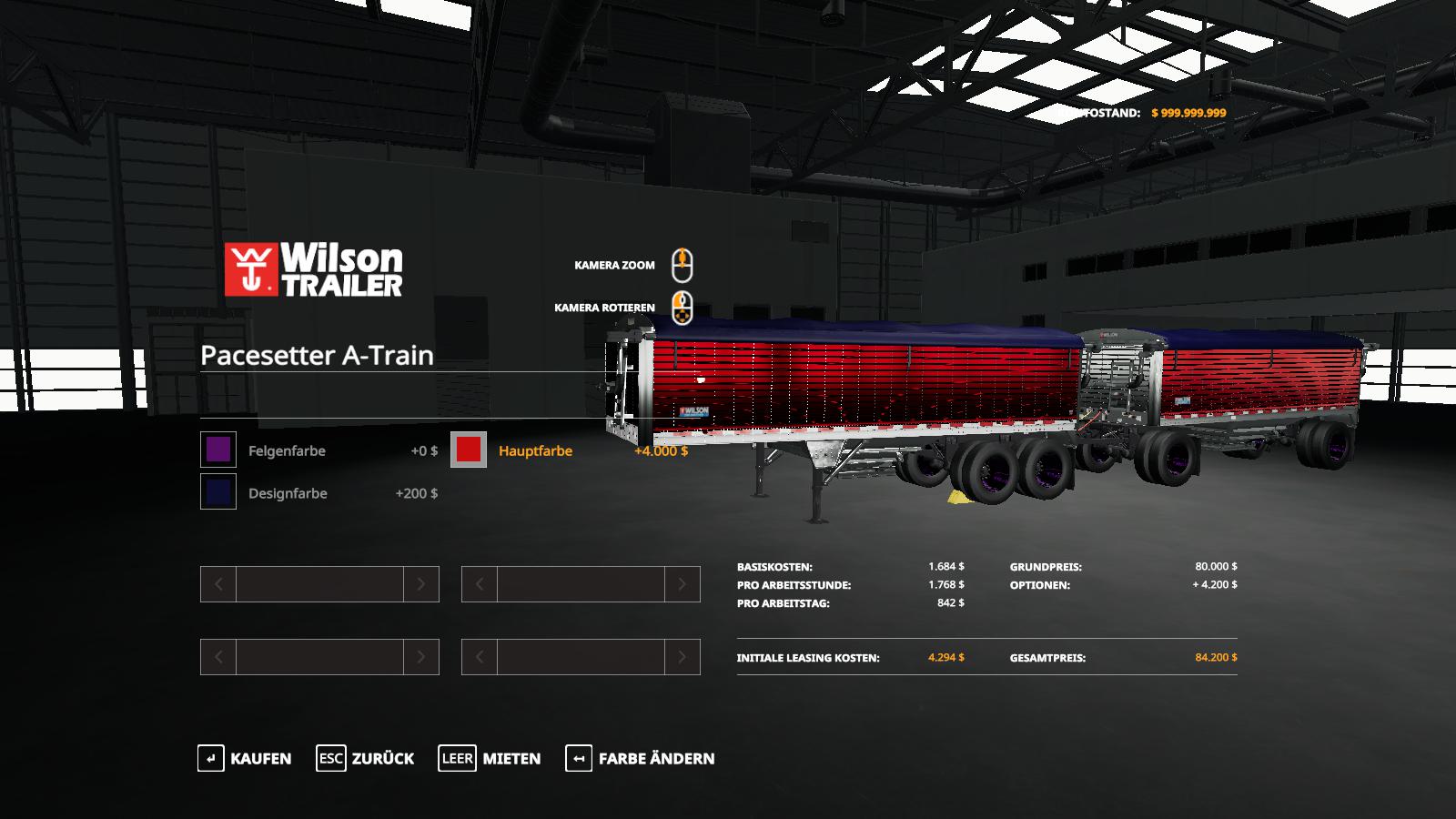Pick the dark blue Designfarbe swatch

tap(218, 492)
